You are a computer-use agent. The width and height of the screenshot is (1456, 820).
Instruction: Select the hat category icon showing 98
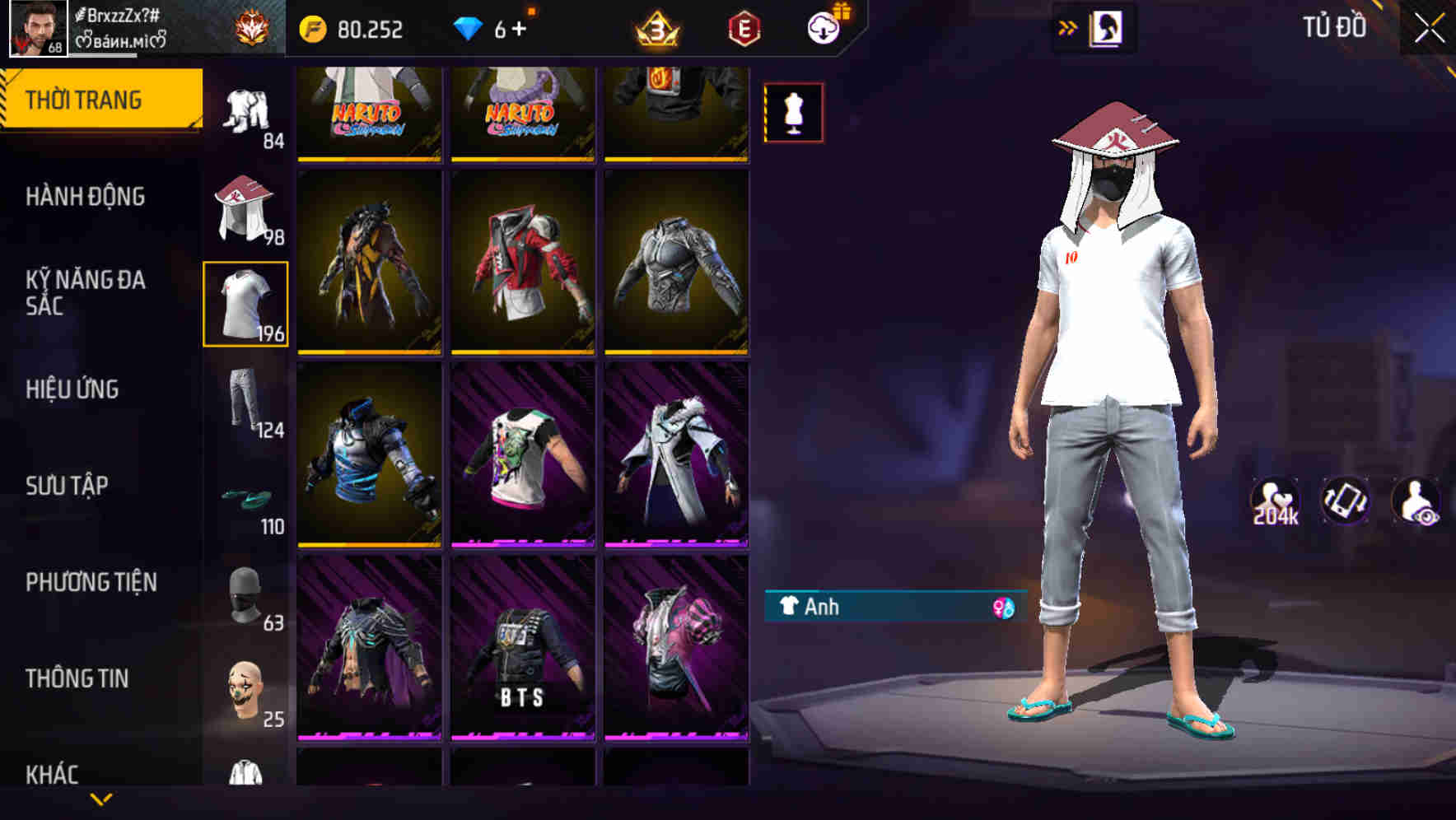[245, 206]
